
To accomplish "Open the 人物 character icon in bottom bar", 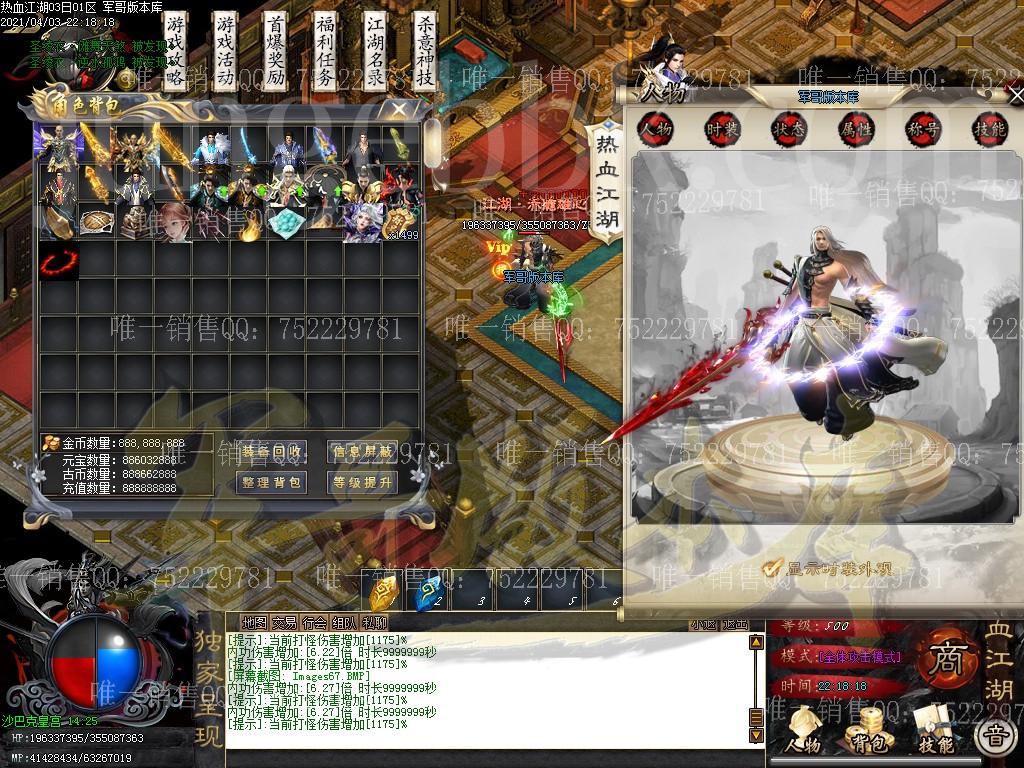I will tap(802, 730).
